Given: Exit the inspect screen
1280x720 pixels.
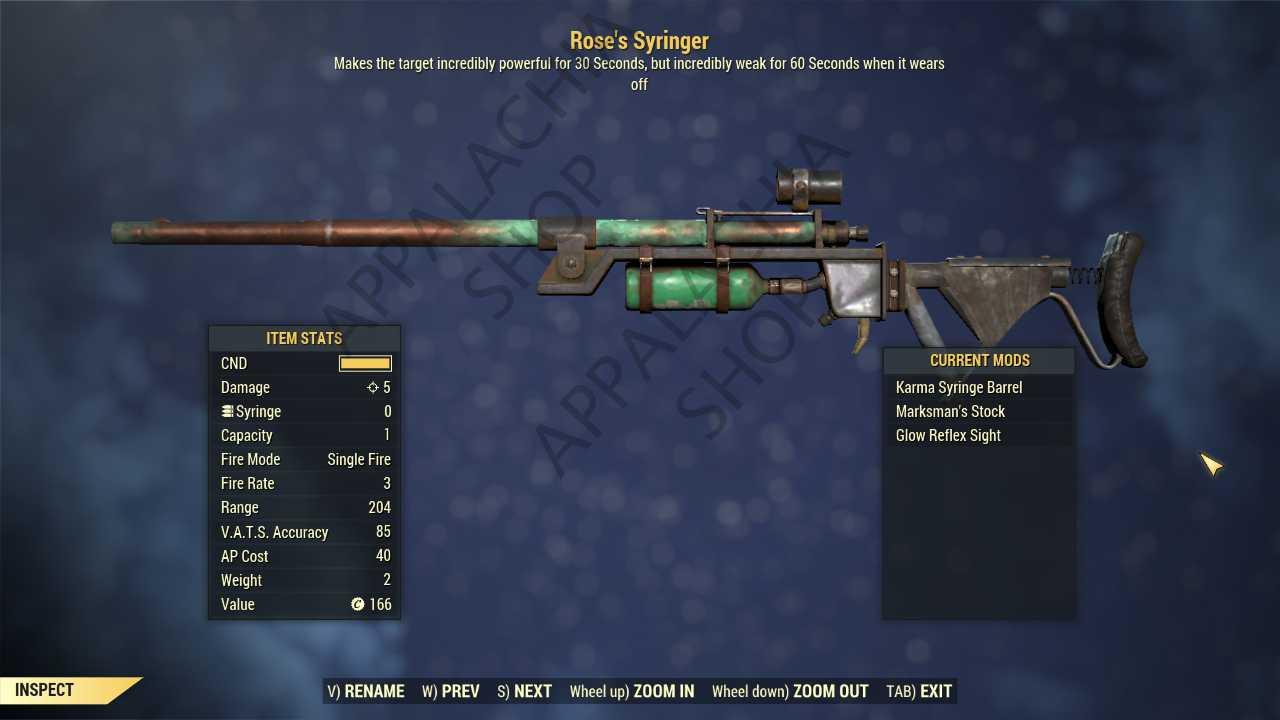Looking at the screenshot, I should pyautogui.click(x=919, y=691).
